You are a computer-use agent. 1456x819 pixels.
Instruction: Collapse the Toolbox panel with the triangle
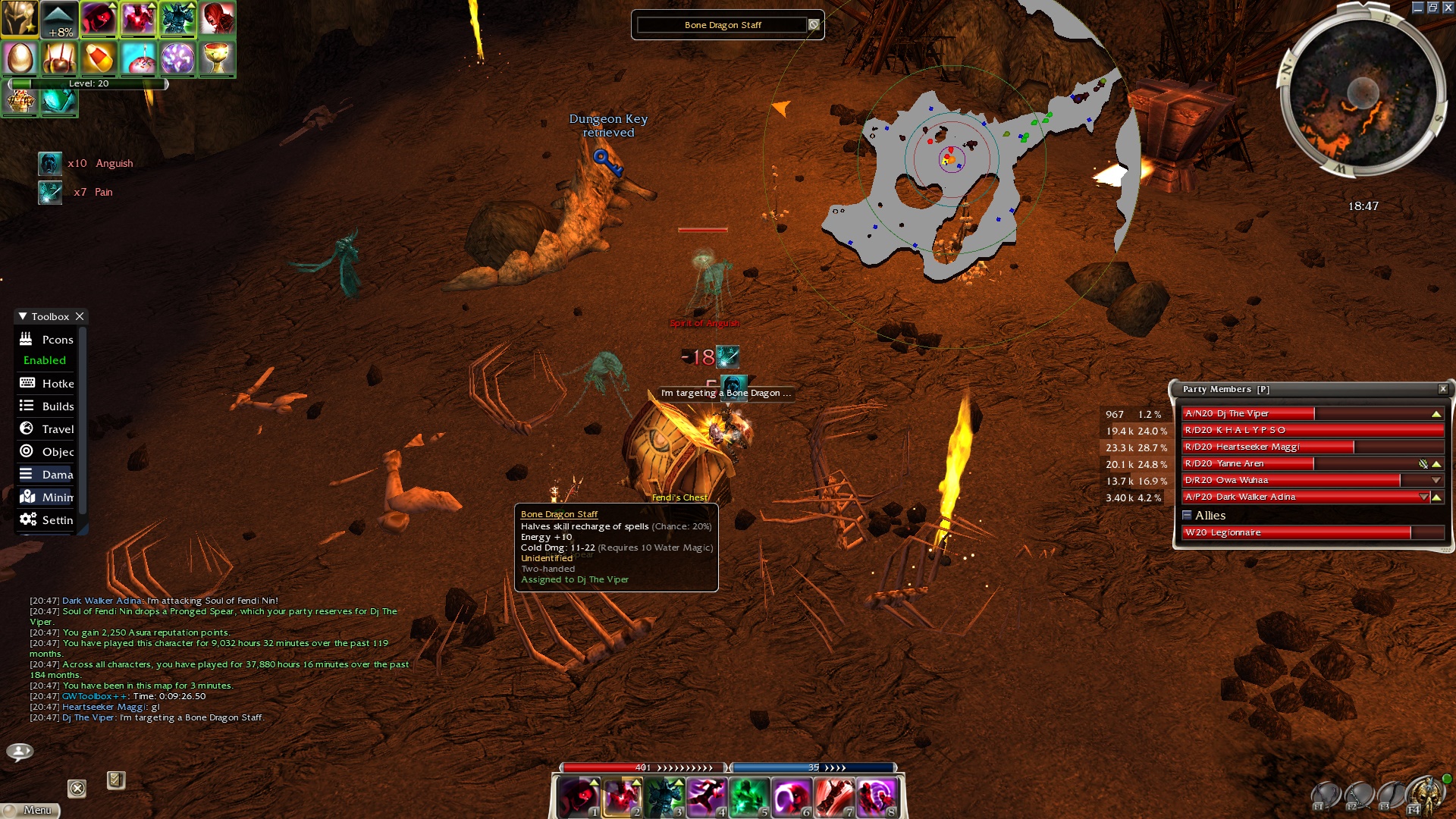pyautogui.click(x=23, y=316)
